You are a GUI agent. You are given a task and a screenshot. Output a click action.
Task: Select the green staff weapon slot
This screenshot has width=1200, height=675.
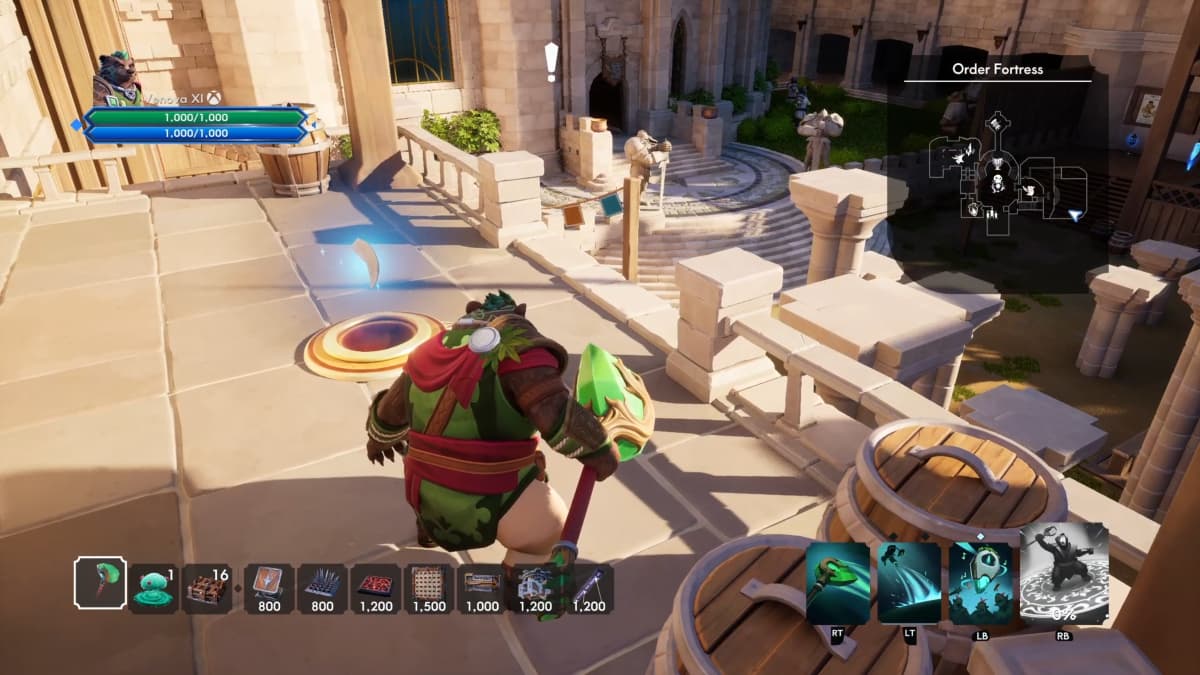pyautogui.click(x=100, y=583)
